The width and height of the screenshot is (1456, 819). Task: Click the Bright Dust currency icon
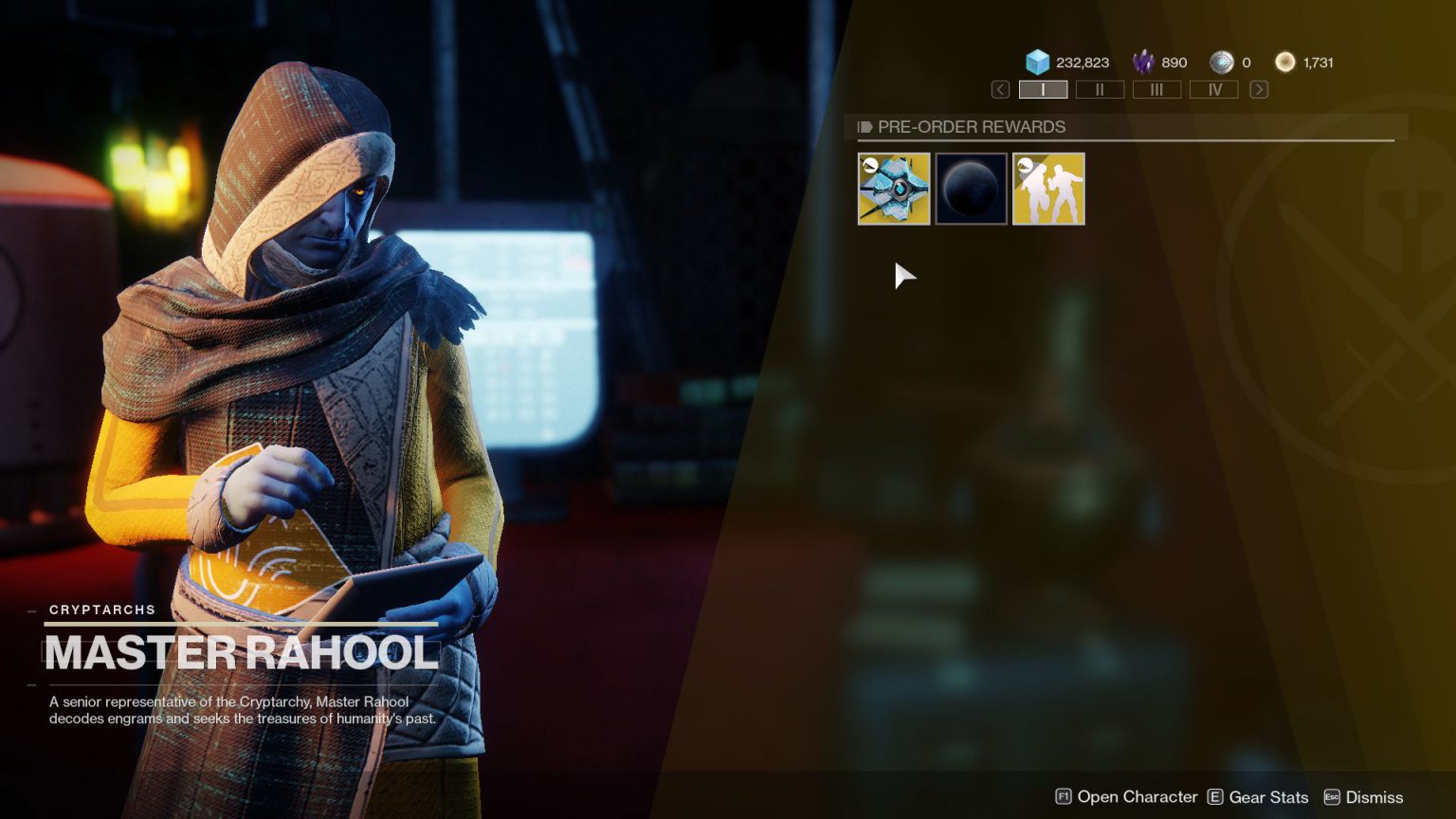coord(1286,62)
